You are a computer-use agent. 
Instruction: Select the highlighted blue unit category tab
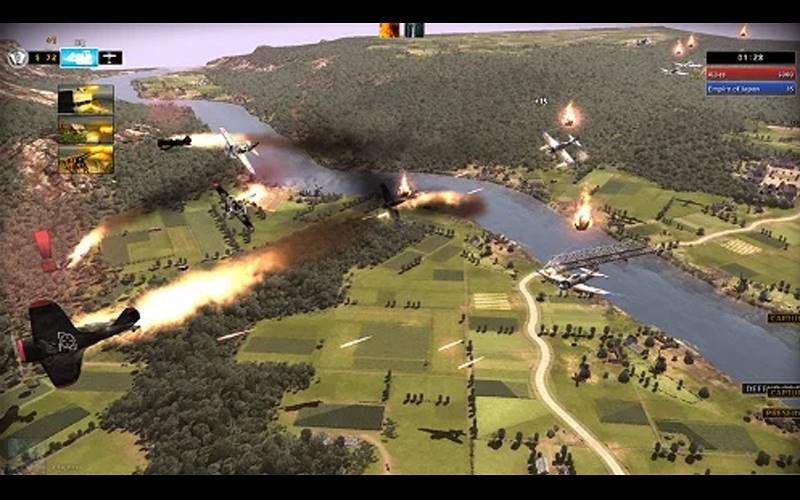tap(78, 57)
